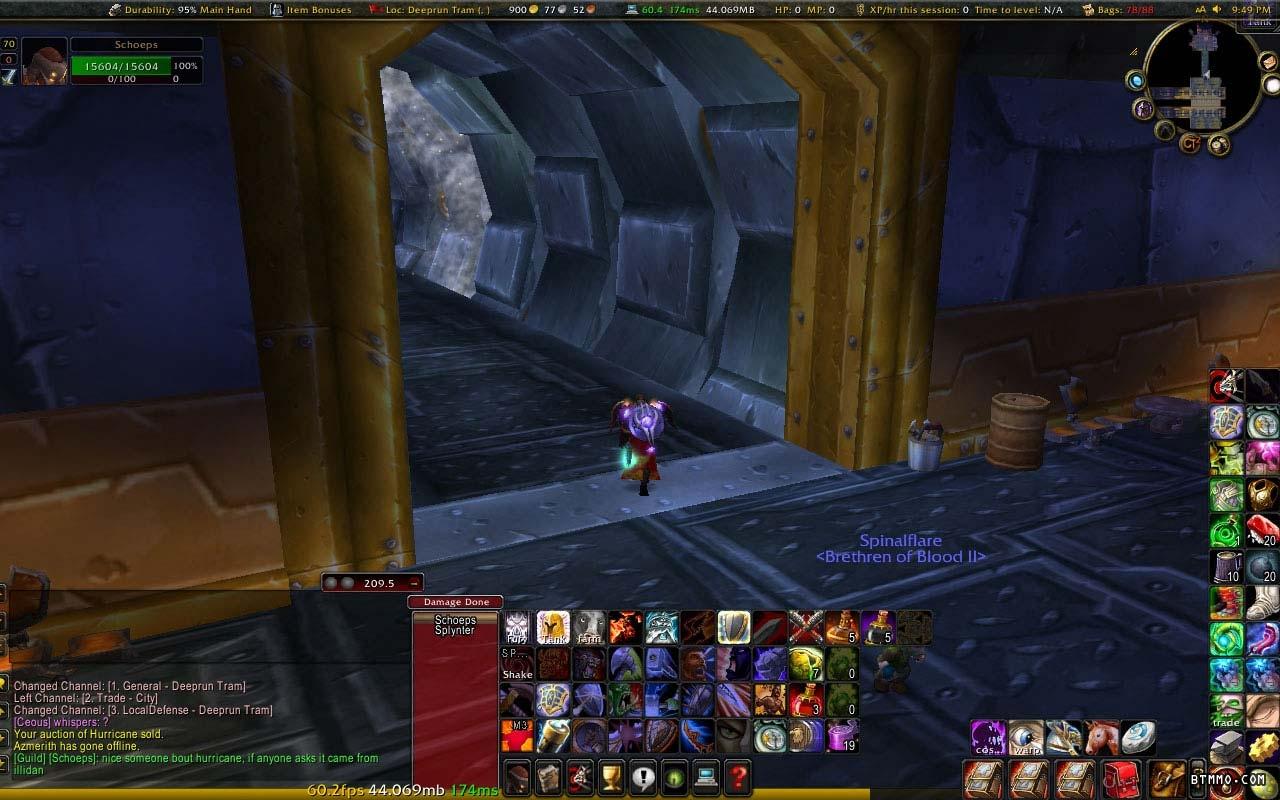
Task: Open the red backpack bag
Action: 1122,778
